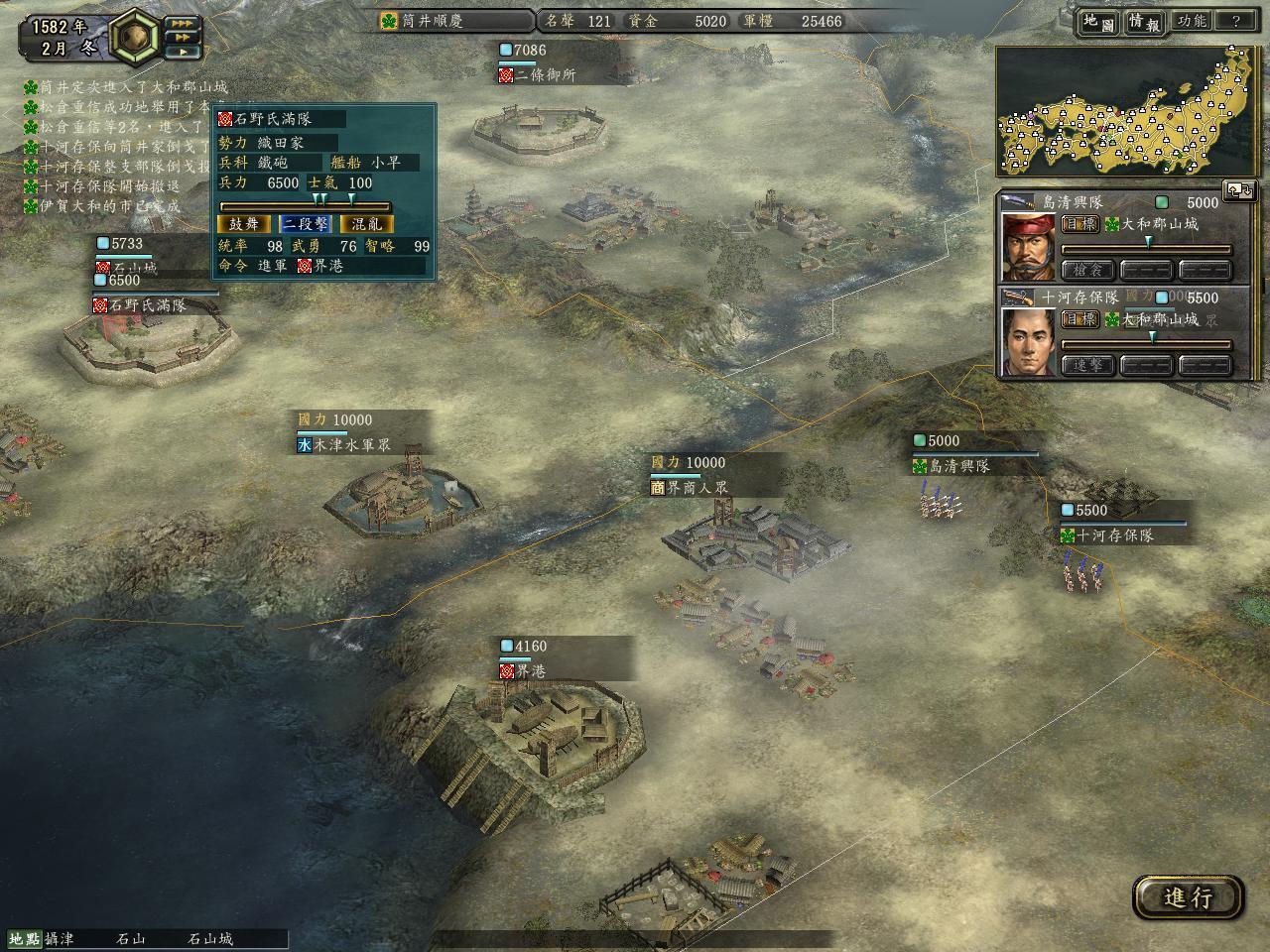Viewport: 1270px width, 952px height.
Task: Set game speed to triple arrows
Action: pos(182,23)
